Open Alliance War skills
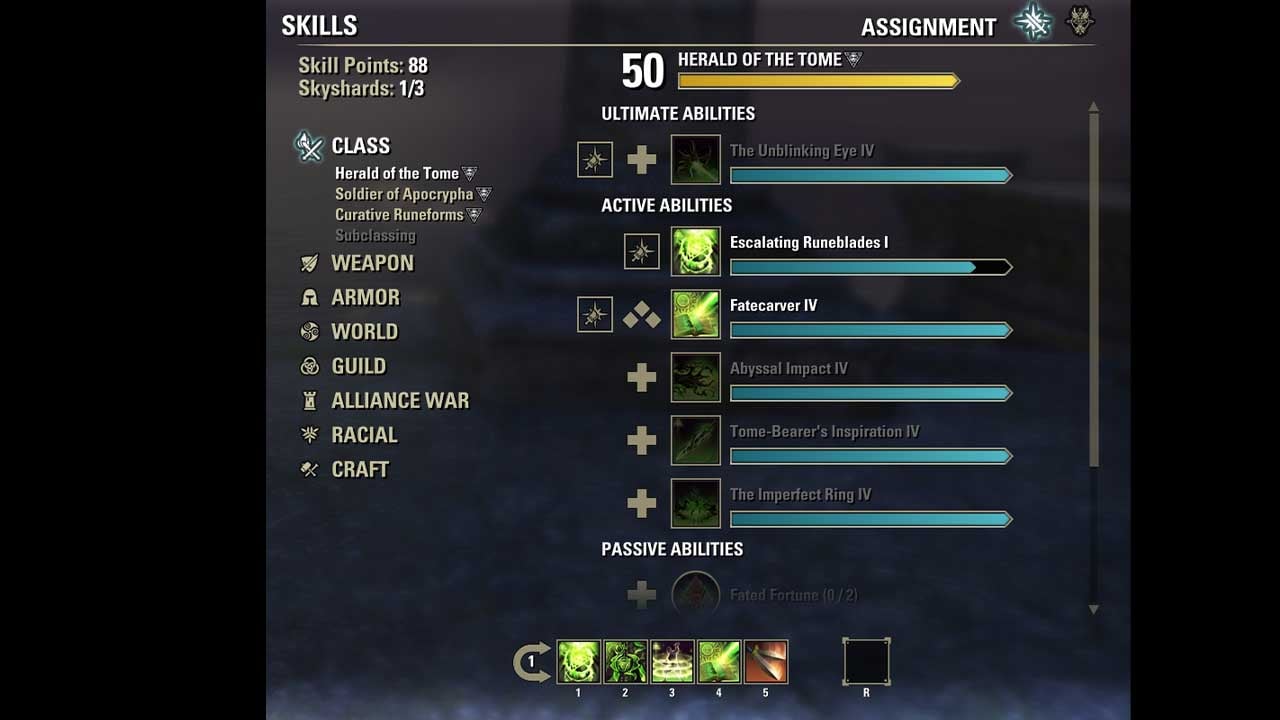This screenshot has height=720, width=1280. click(x=399, y=401)
